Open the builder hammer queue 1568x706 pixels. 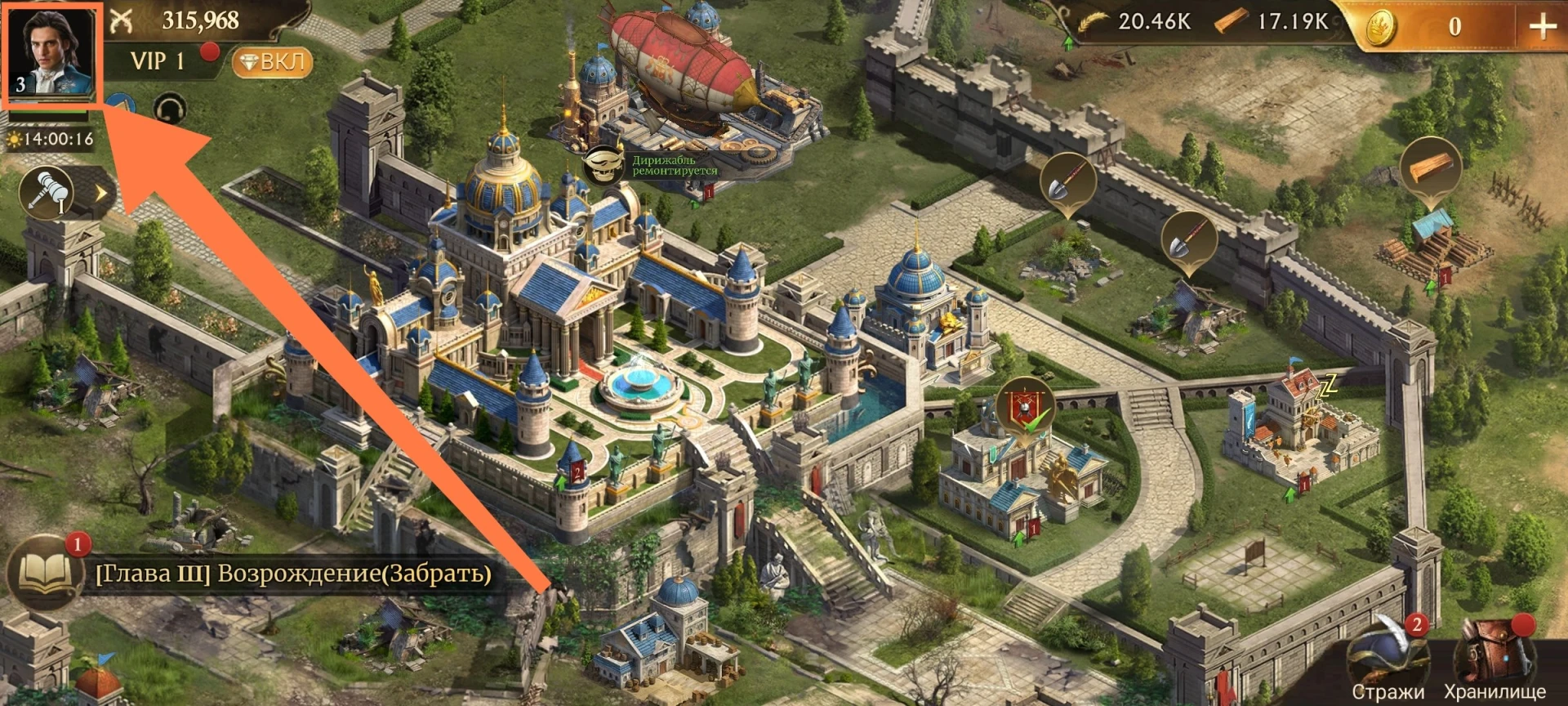[x=47, y=192]
